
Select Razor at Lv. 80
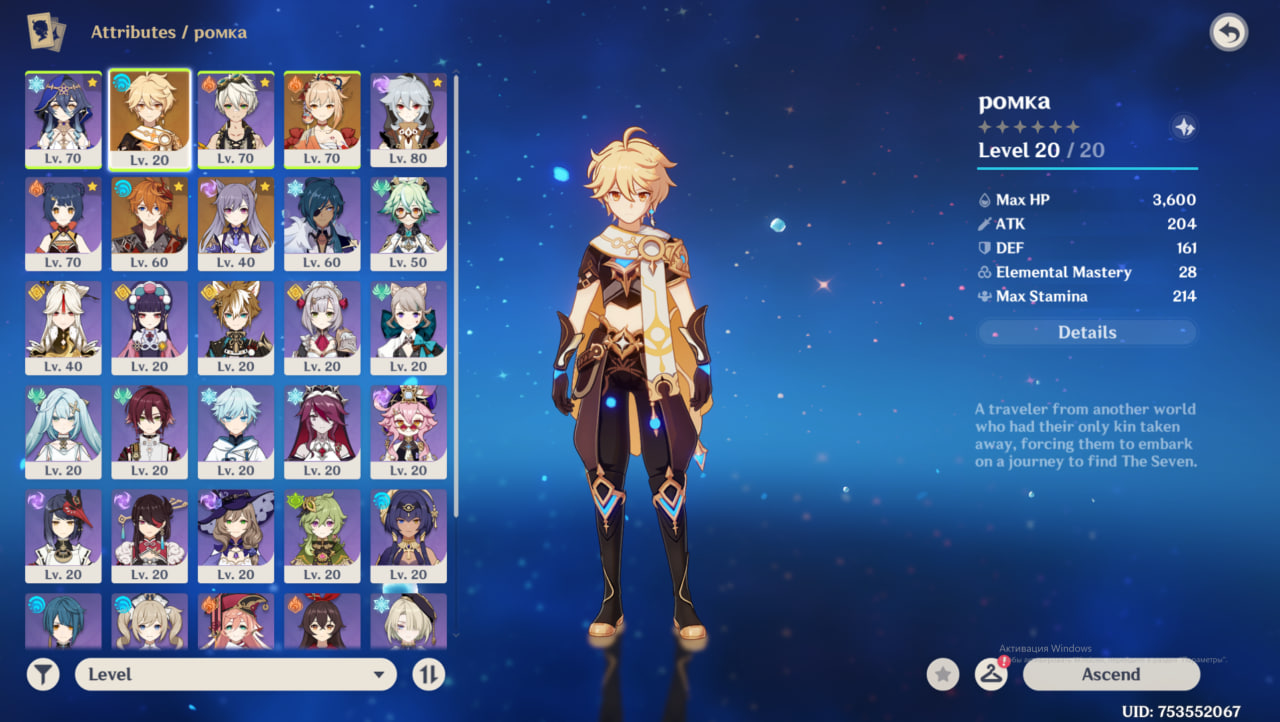(408, 118)
